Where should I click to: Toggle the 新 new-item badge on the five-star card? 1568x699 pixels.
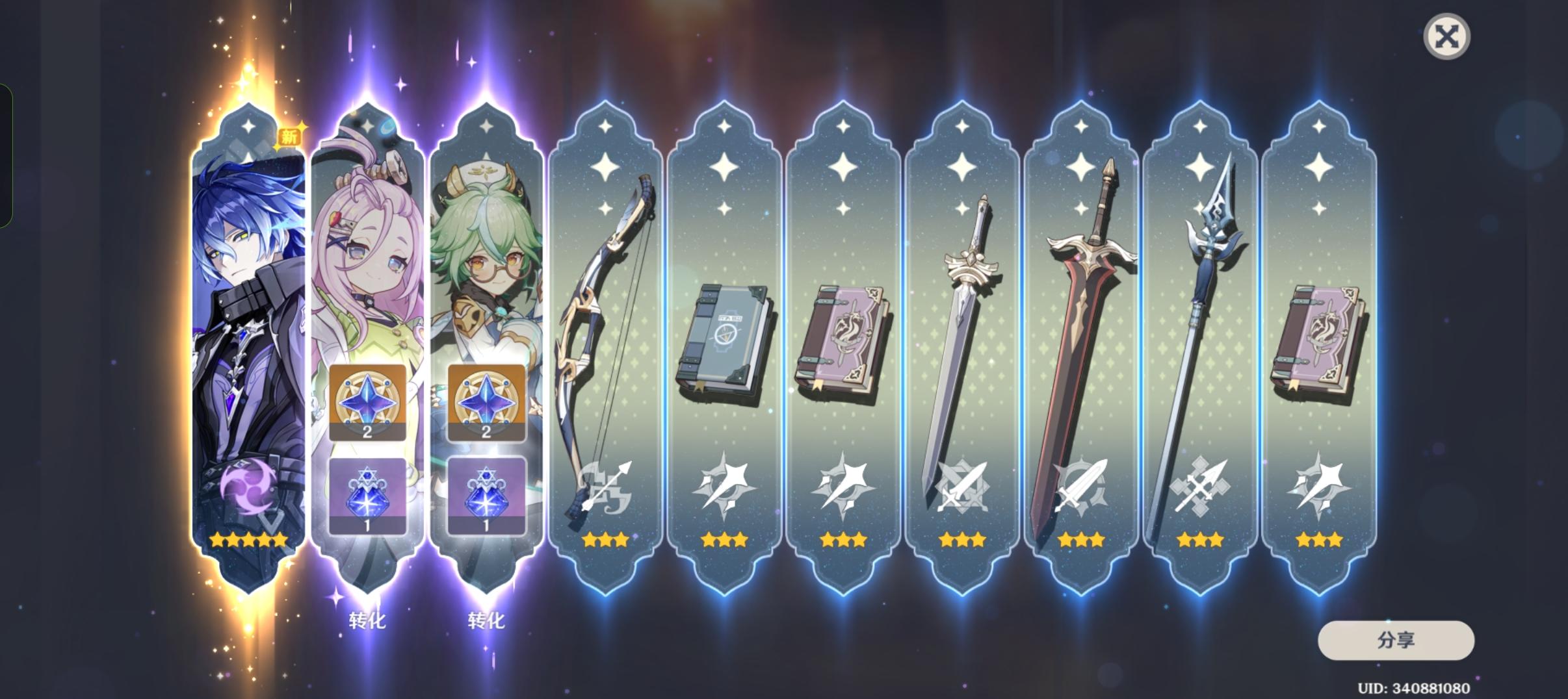click(290, 136)
